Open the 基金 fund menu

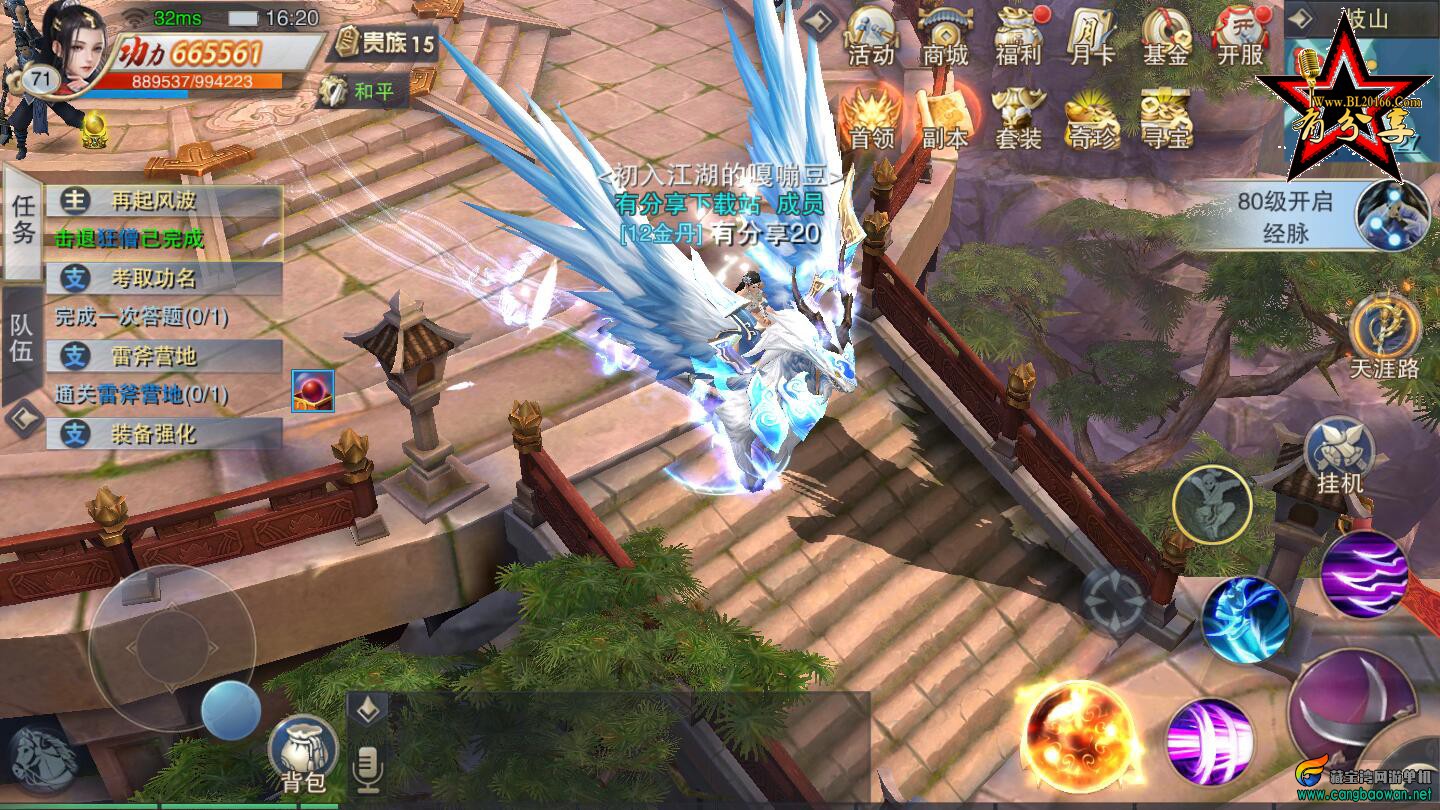(x=1166, y=37)
